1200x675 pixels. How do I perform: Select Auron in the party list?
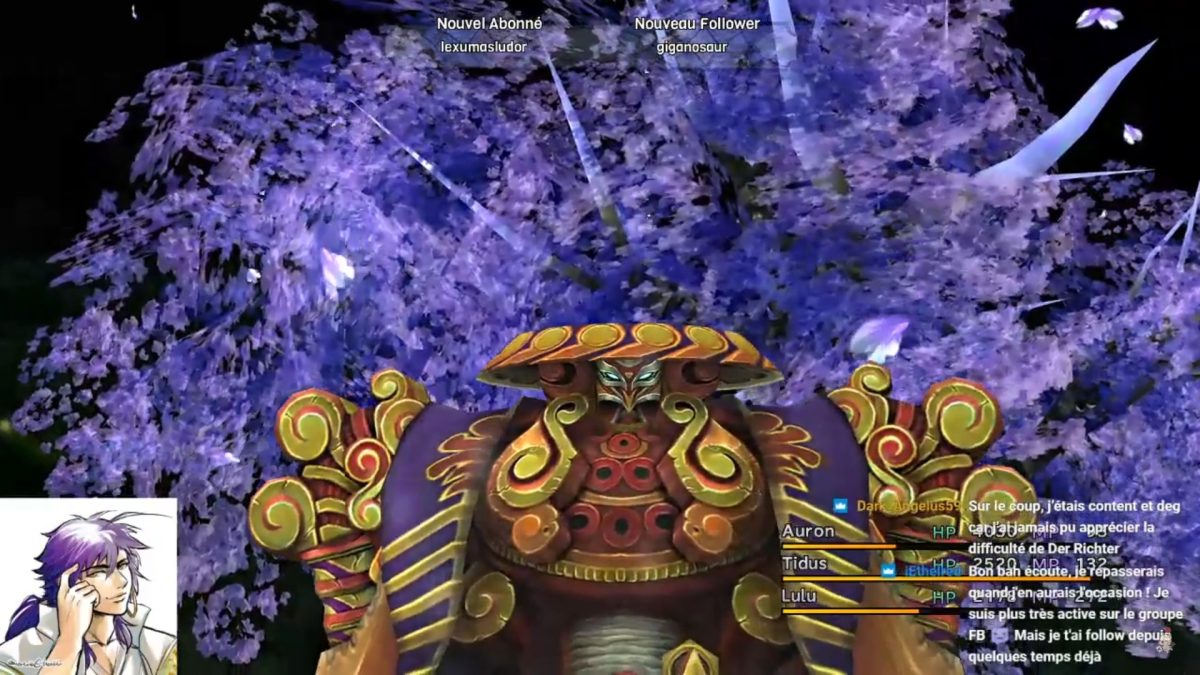pyautogui.click(x=808, y=531)
